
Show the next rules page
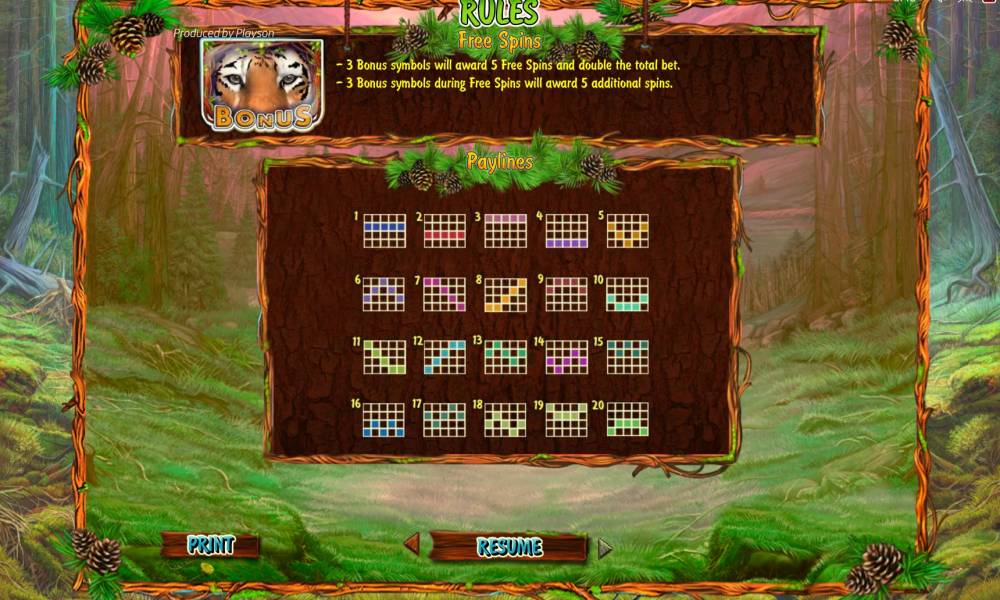coord(604,548)
